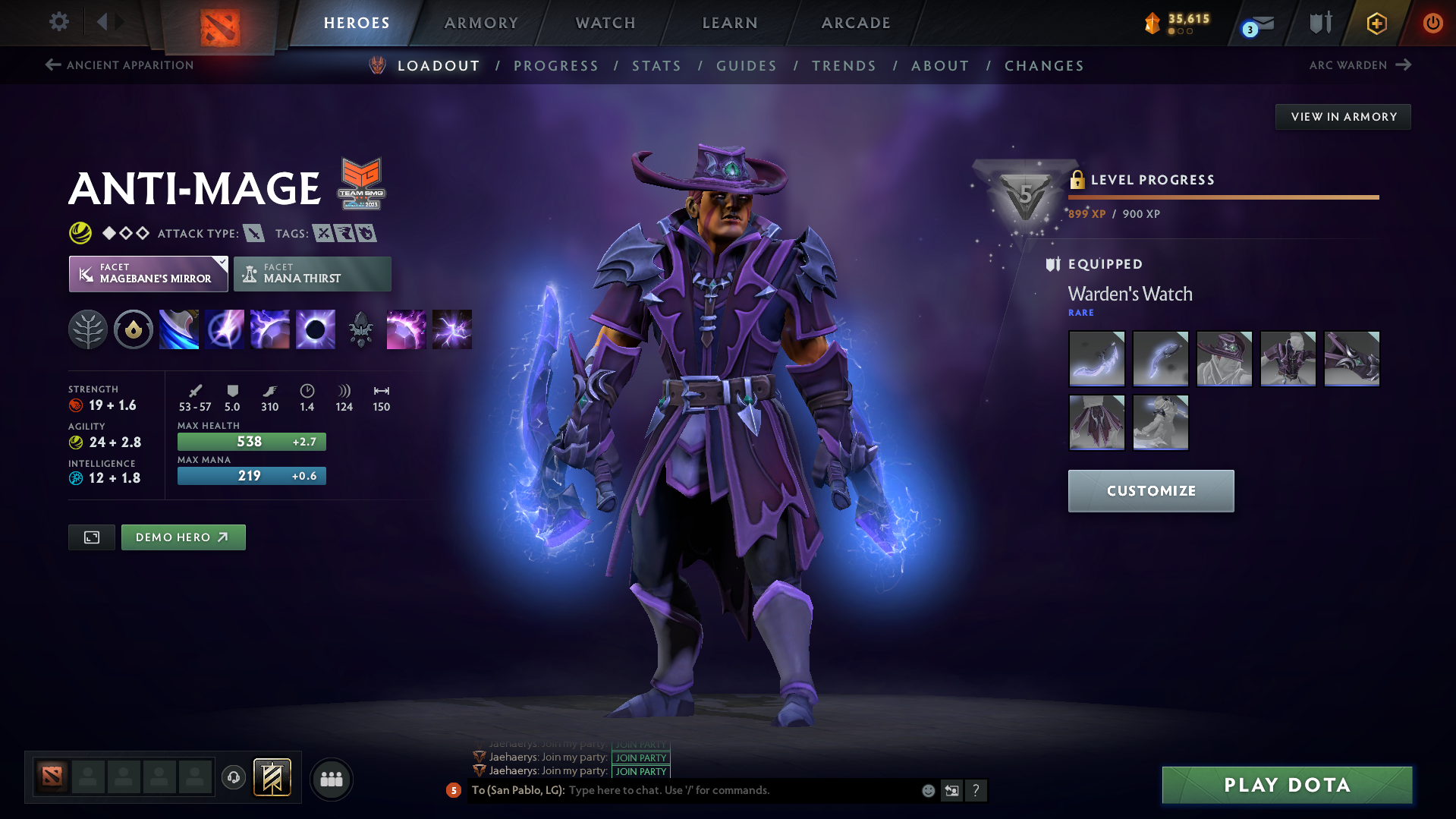
Task: Open the settings gear top left
Action: click(58, 22)
